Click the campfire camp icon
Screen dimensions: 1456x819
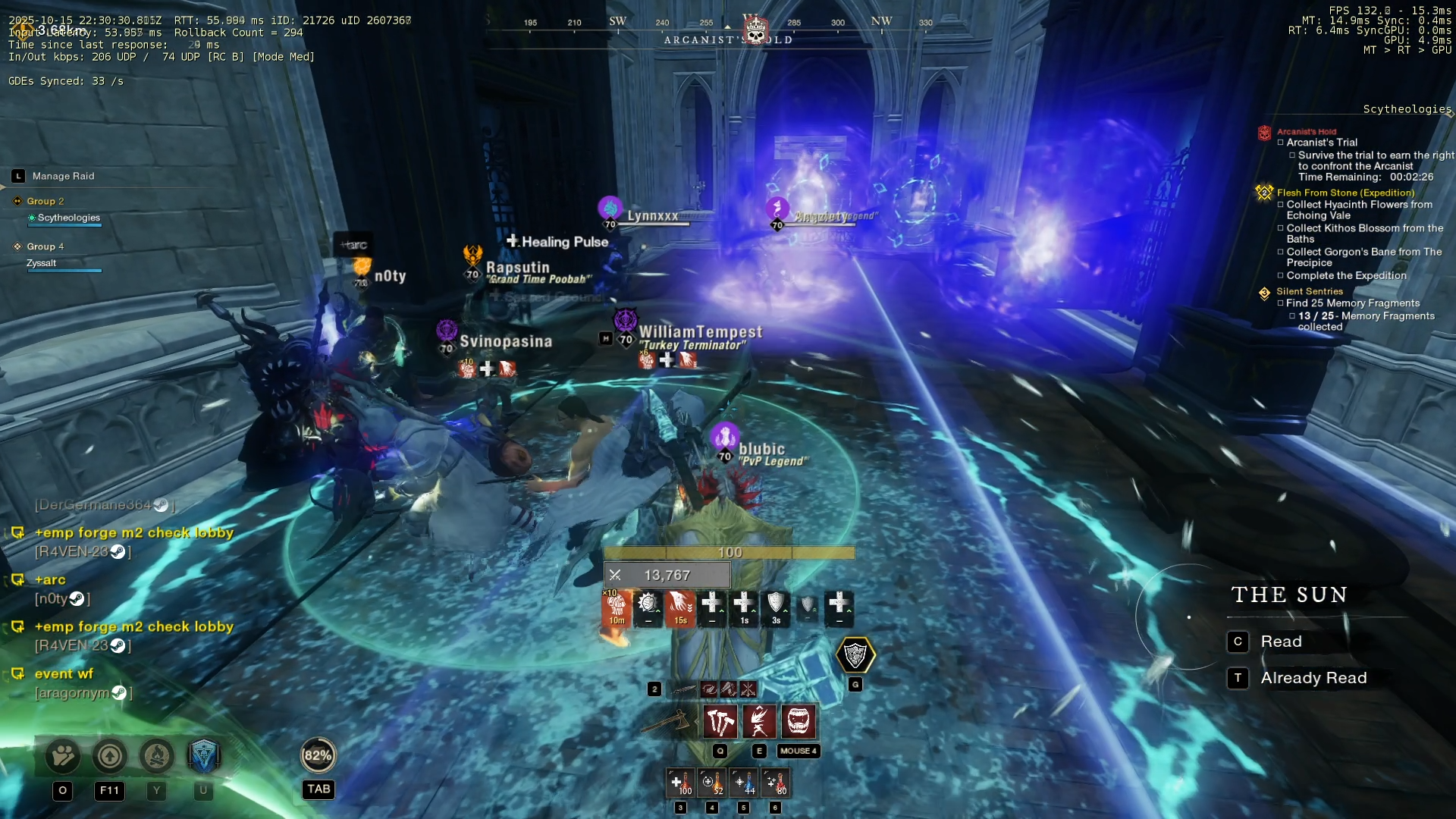tap(157, 756)
